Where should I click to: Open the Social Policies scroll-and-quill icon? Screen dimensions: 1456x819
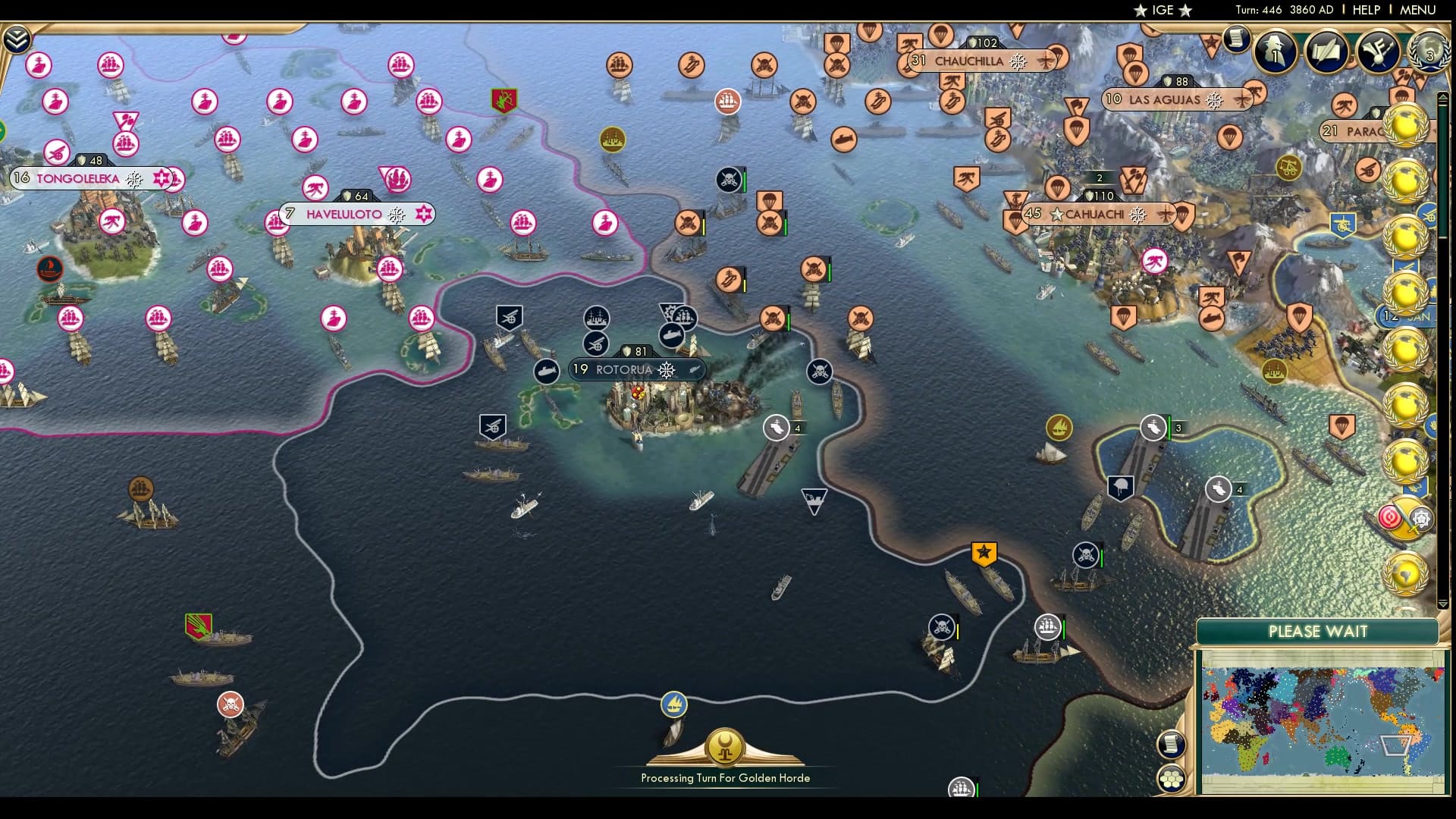tap(1327, 53)
